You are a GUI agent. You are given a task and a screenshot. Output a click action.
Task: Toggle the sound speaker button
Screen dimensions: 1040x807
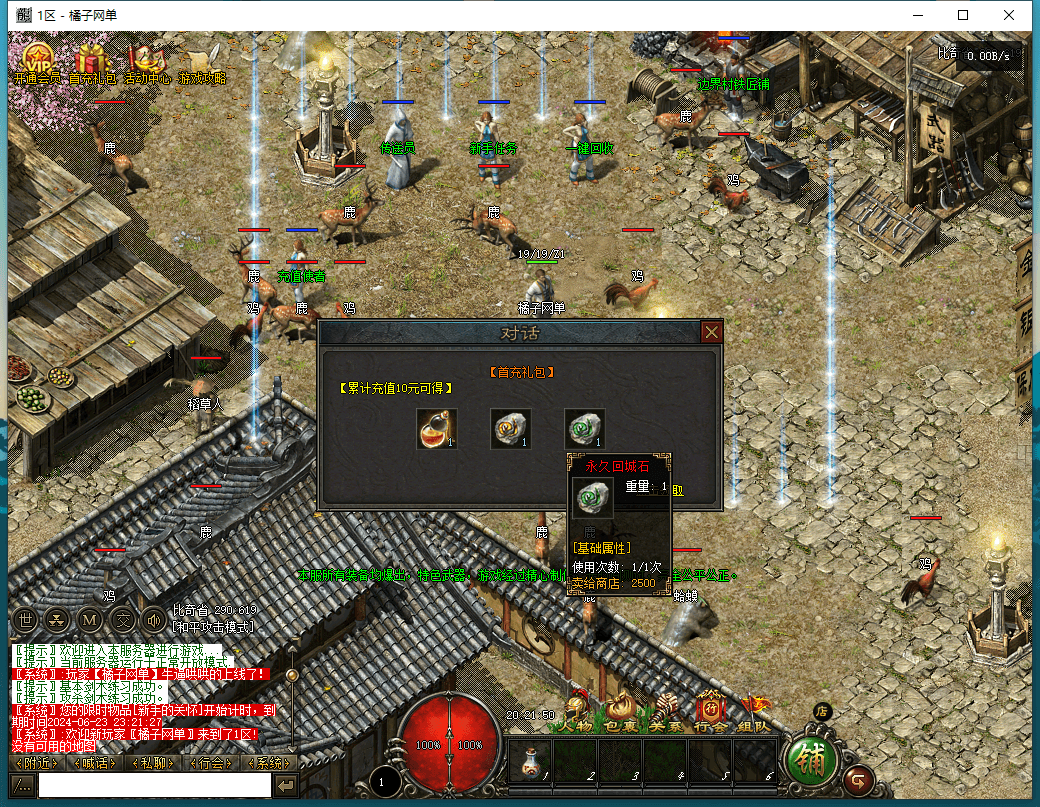[153, 620]
